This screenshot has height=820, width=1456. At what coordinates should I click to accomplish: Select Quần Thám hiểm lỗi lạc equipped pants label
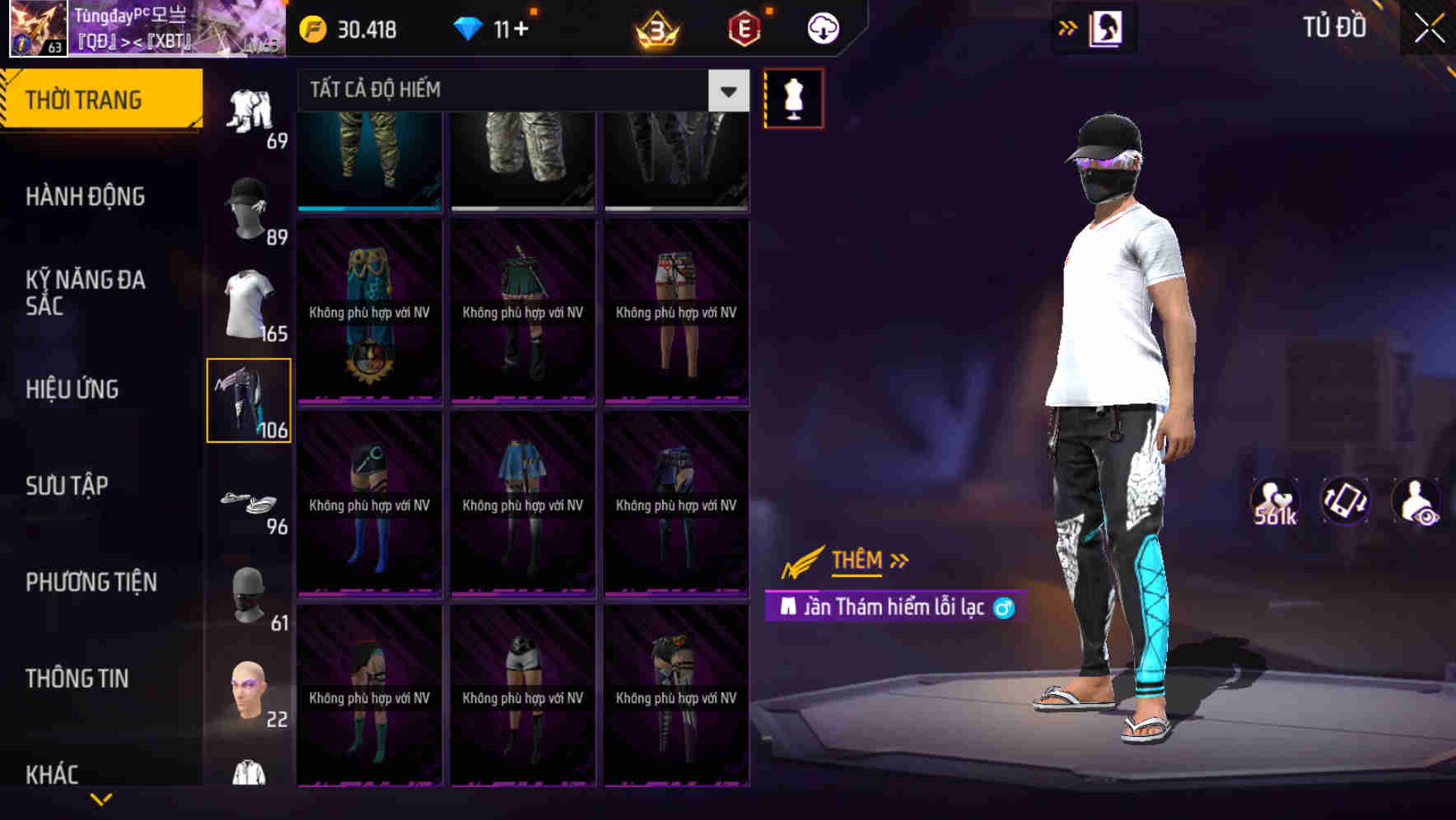tap(898, 608)
